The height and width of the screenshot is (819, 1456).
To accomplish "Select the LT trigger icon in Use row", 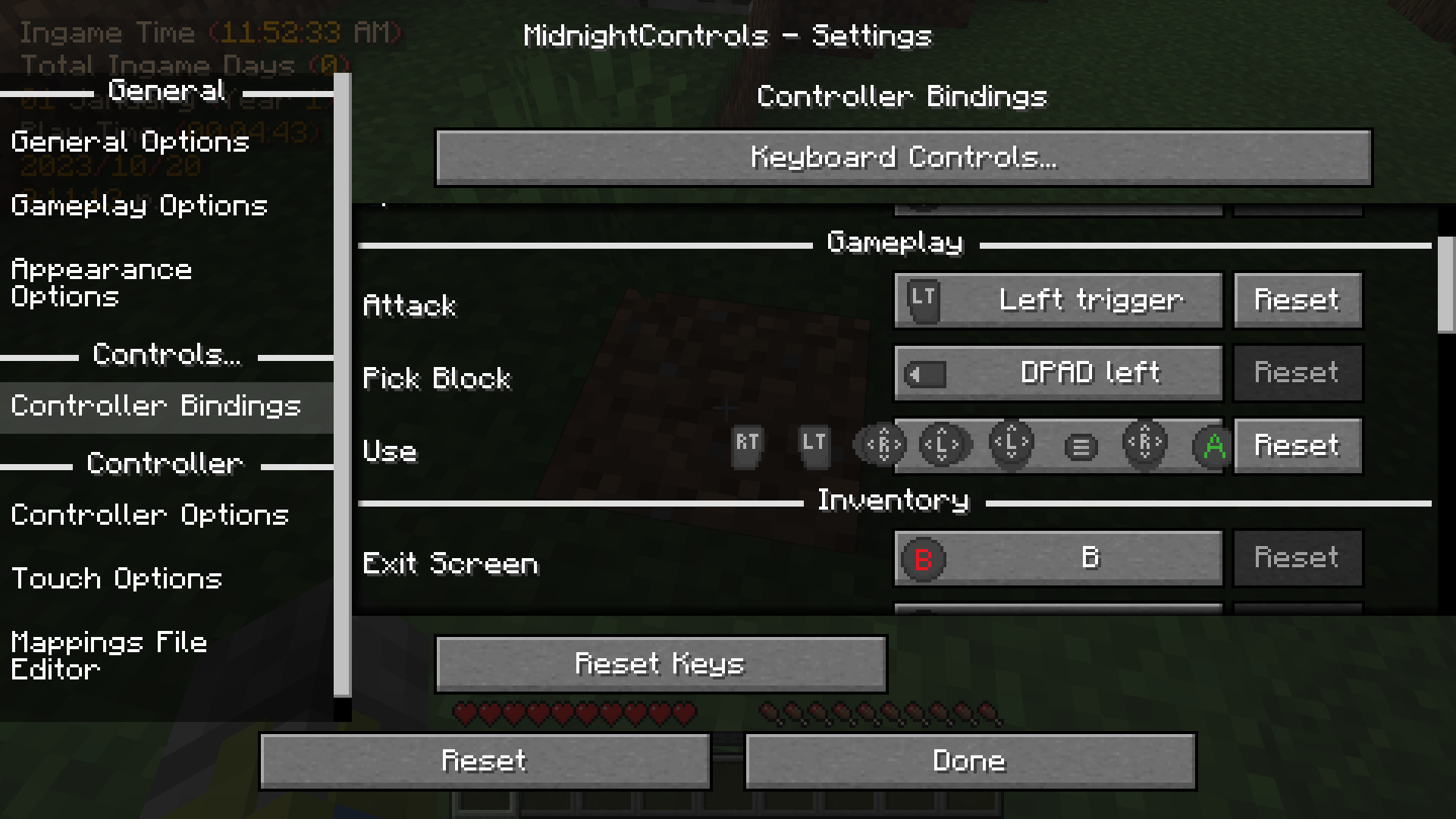I will tap(814, 445).
